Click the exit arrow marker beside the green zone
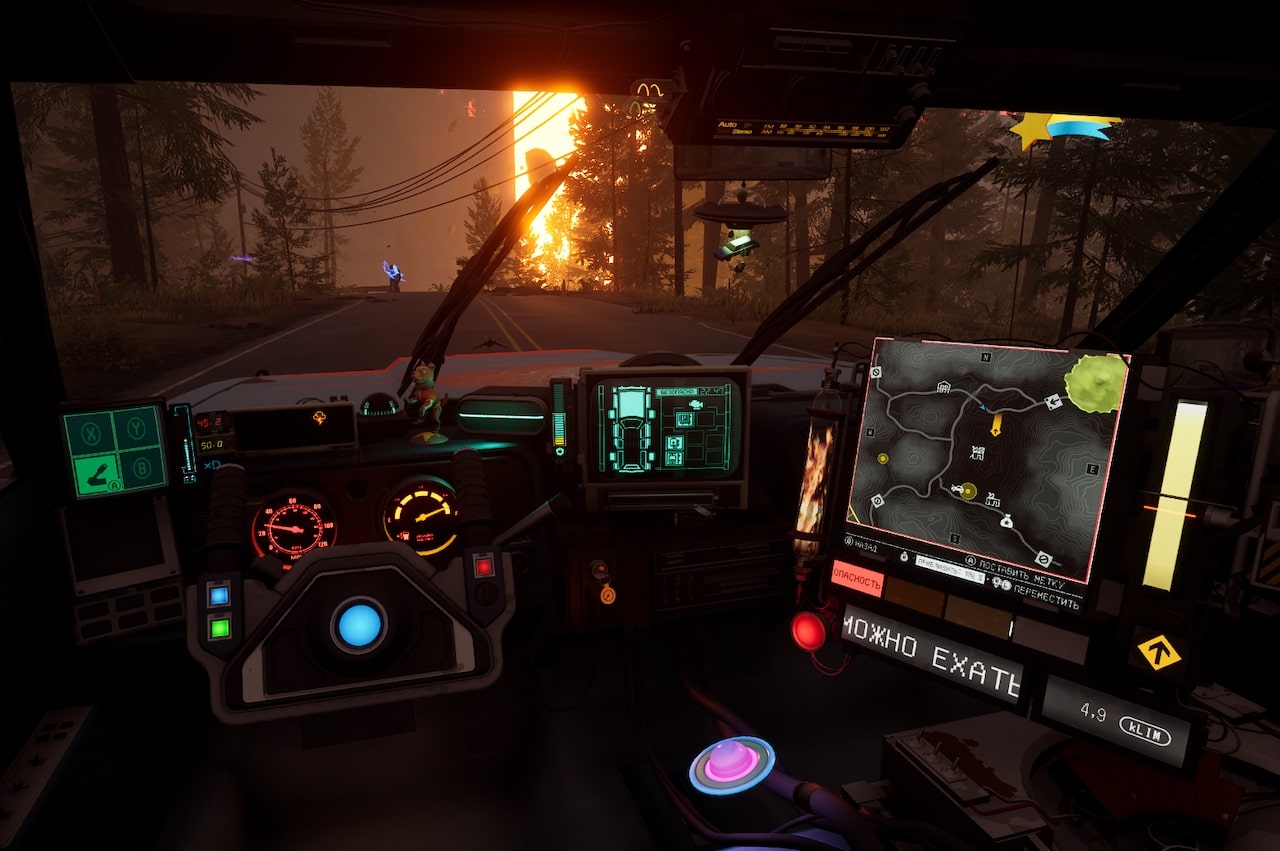1280x851 pixels. (1053, 402)
